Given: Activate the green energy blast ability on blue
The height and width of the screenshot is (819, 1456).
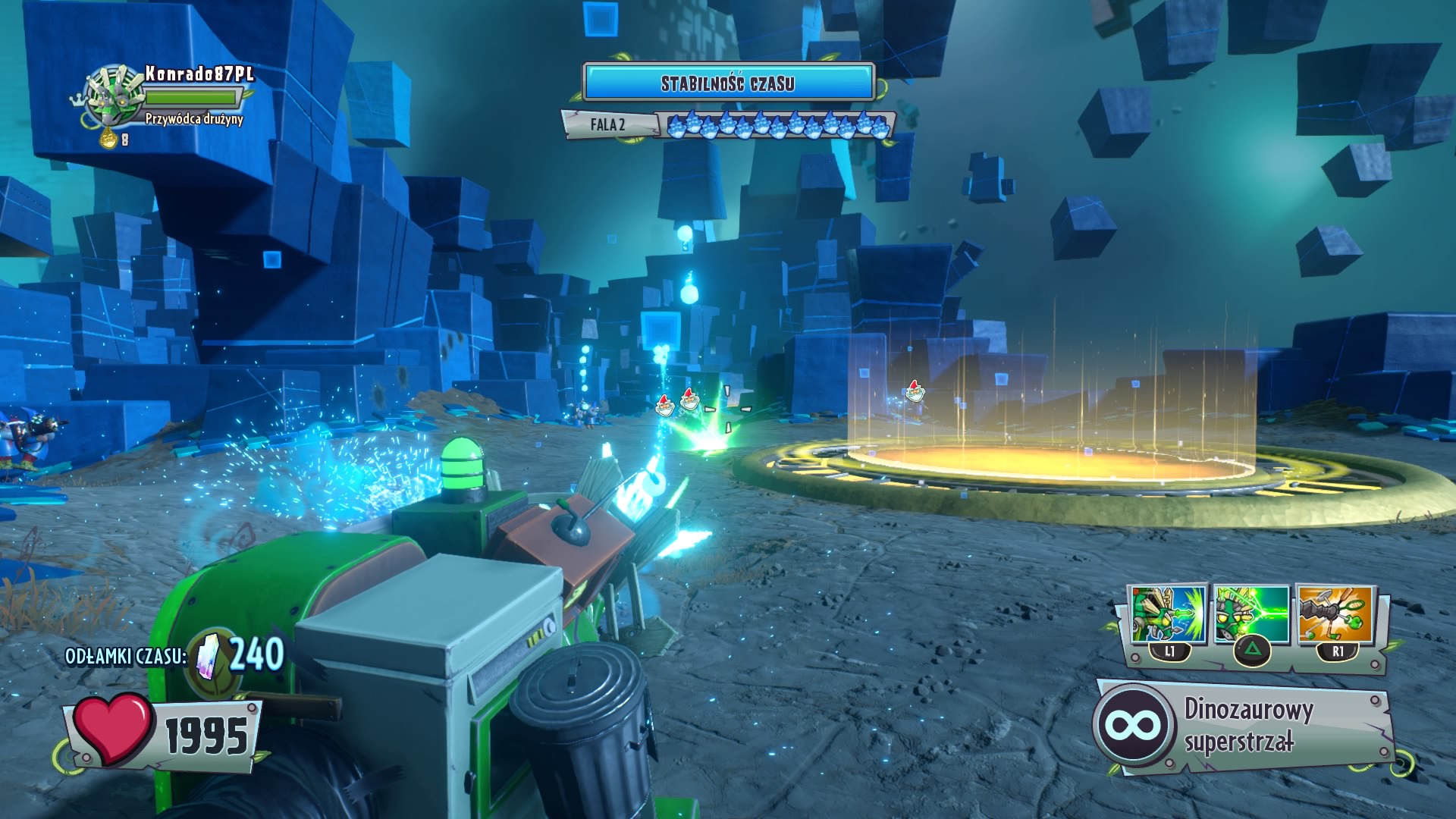Looking at the screenshot, I should (x=1168, y=614).
